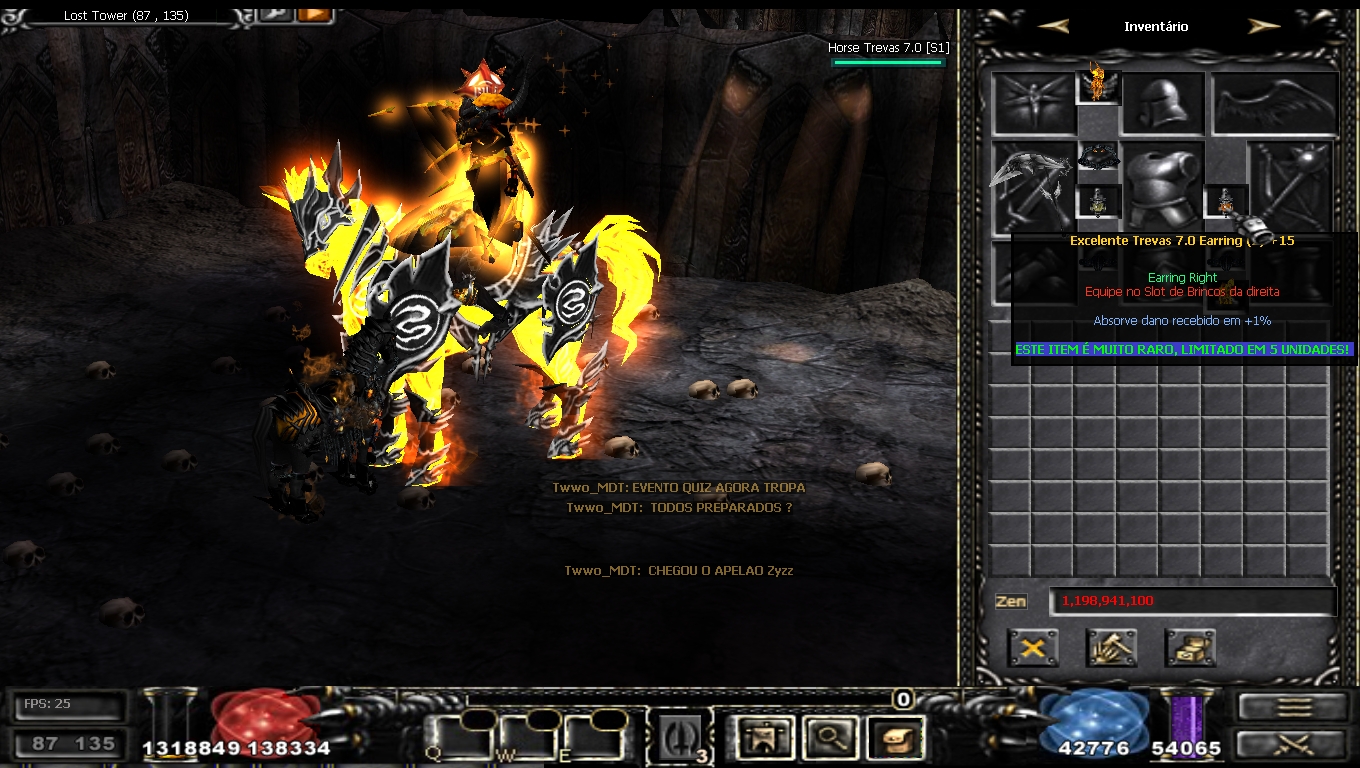Viewport: 1360px width, 768px height.
Task: Open the flag banner HUD button
Action: click(x=762, y=738)
